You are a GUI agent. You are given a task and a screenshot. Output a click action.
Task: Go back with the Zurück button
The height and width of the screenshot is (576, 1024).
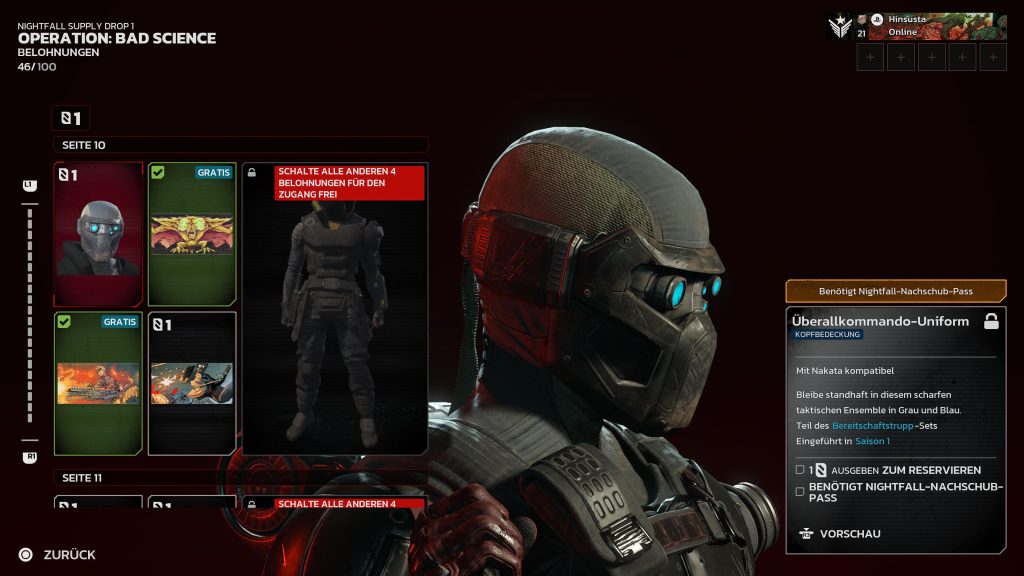click(x=58, y=554)
